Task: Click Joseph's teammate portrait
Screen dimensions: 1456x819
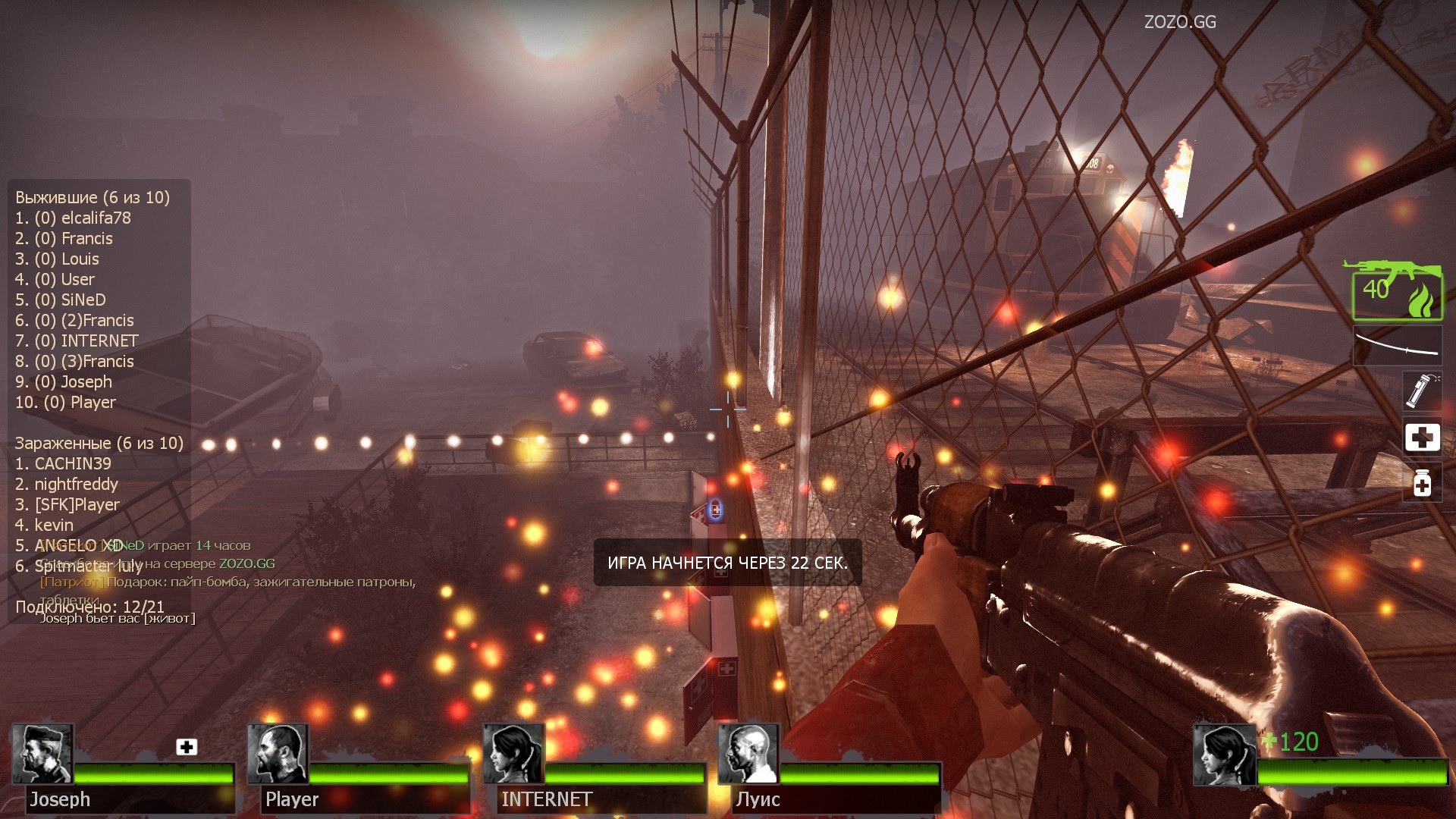Action: [42, 754]
